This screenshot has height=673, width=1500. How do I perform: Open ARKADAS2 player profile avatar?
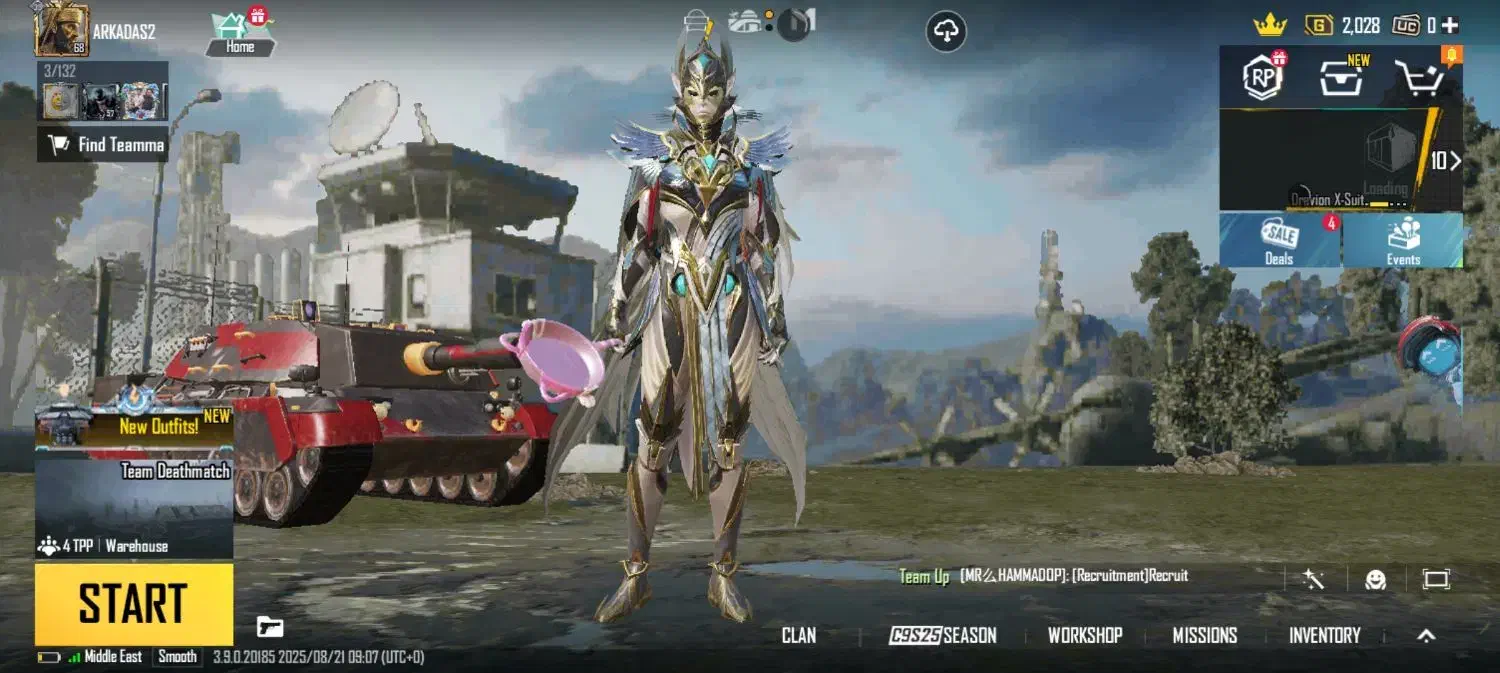(x=61, y=30)
